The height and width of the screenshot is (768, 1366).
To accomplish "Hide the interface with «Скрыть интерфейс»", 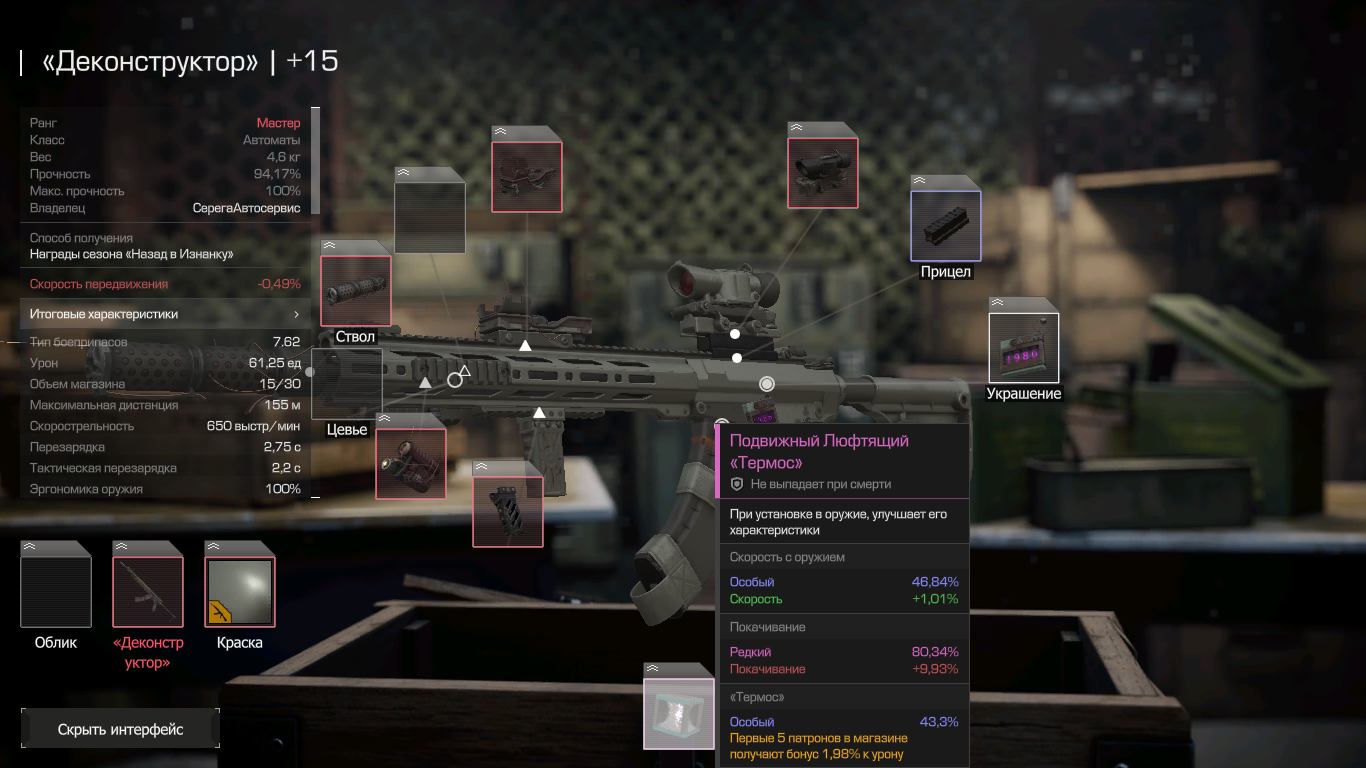I will tap(120, 729).
